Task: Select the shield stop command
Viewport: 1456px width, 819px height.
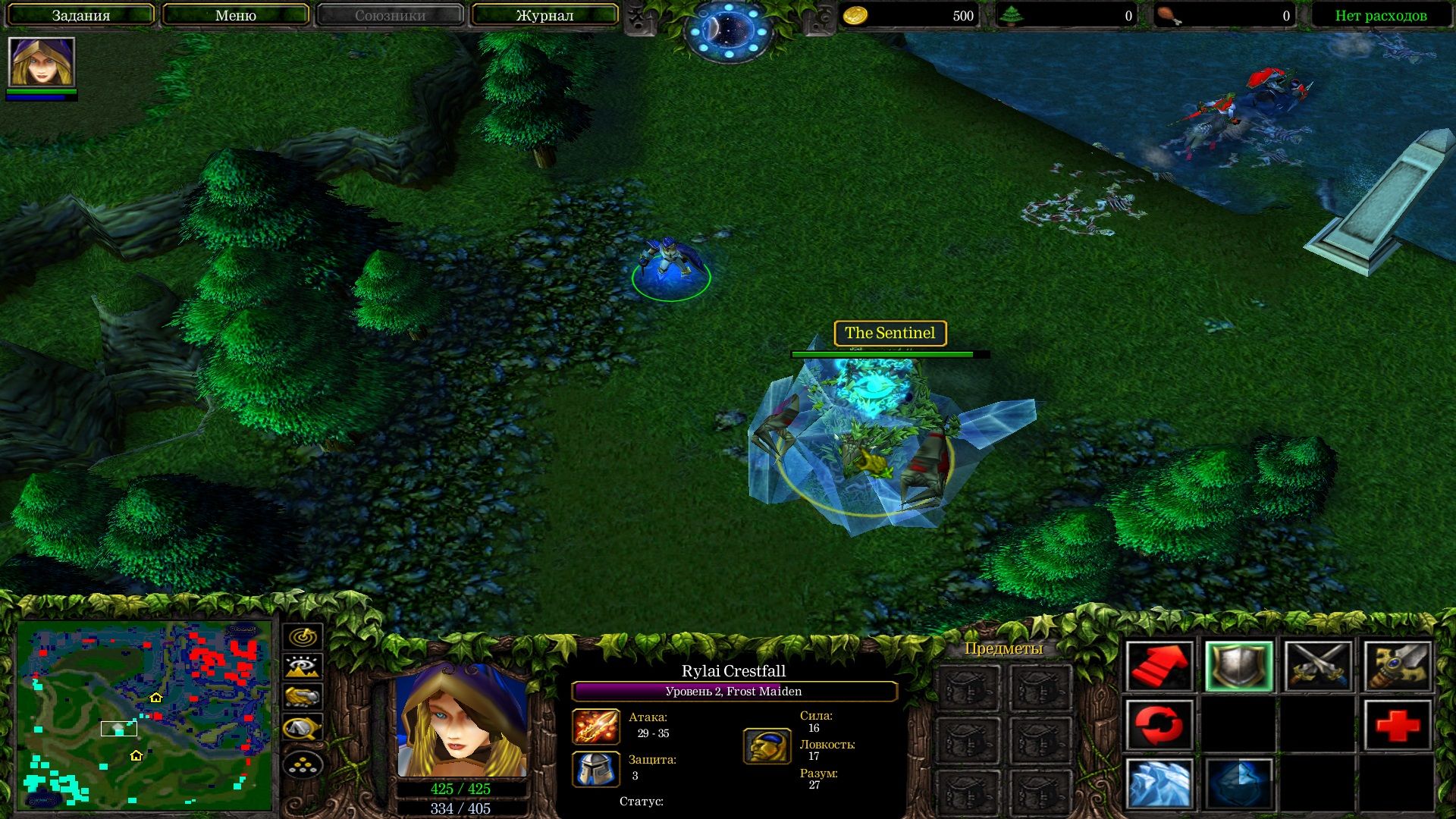Action: point(1238,667)
